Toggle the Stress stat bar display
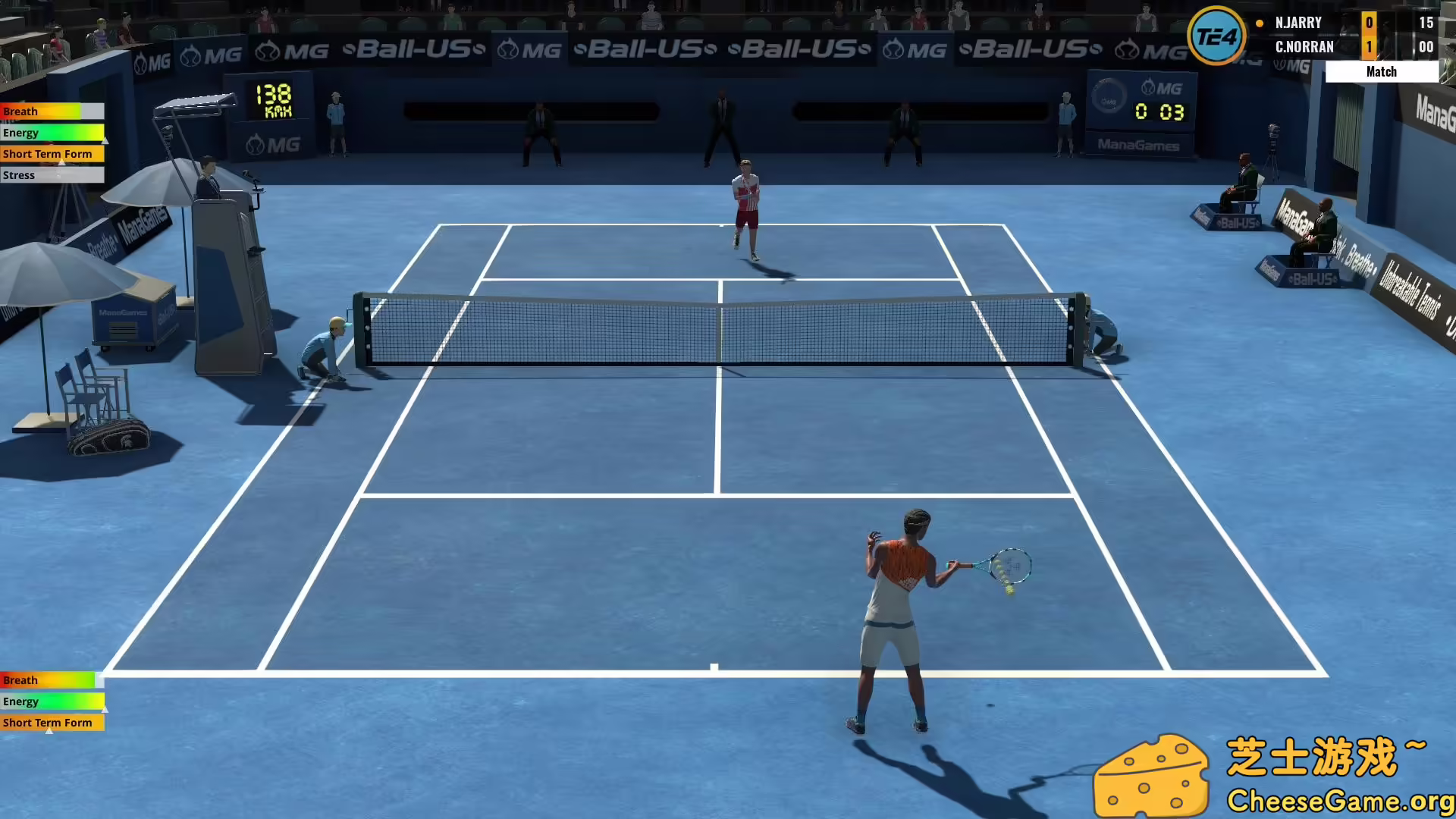1456x819 pixels. [x=52, y=175]
